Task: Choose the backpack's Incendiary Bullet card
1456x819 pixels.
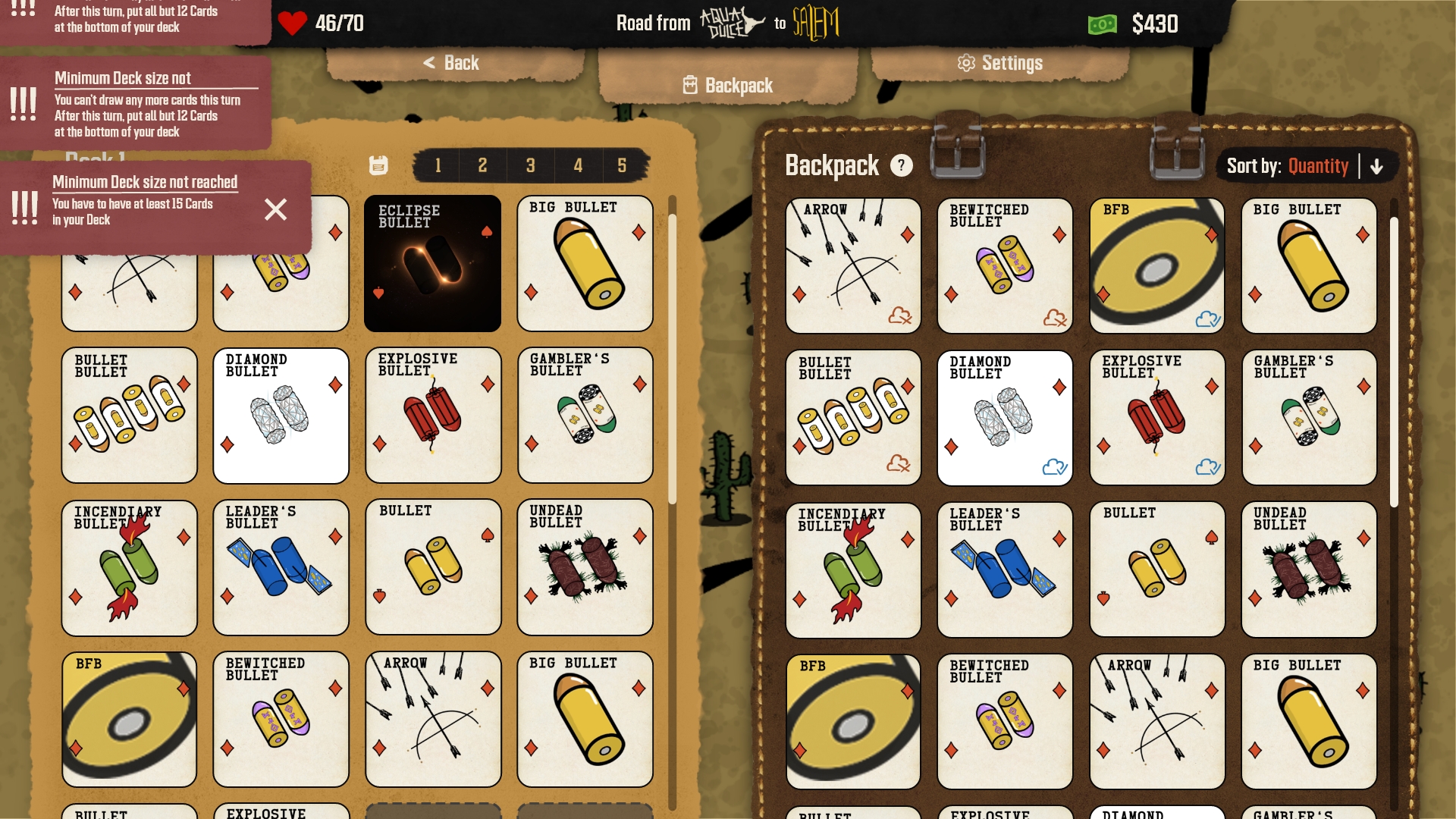Action: tap(852, 570)
